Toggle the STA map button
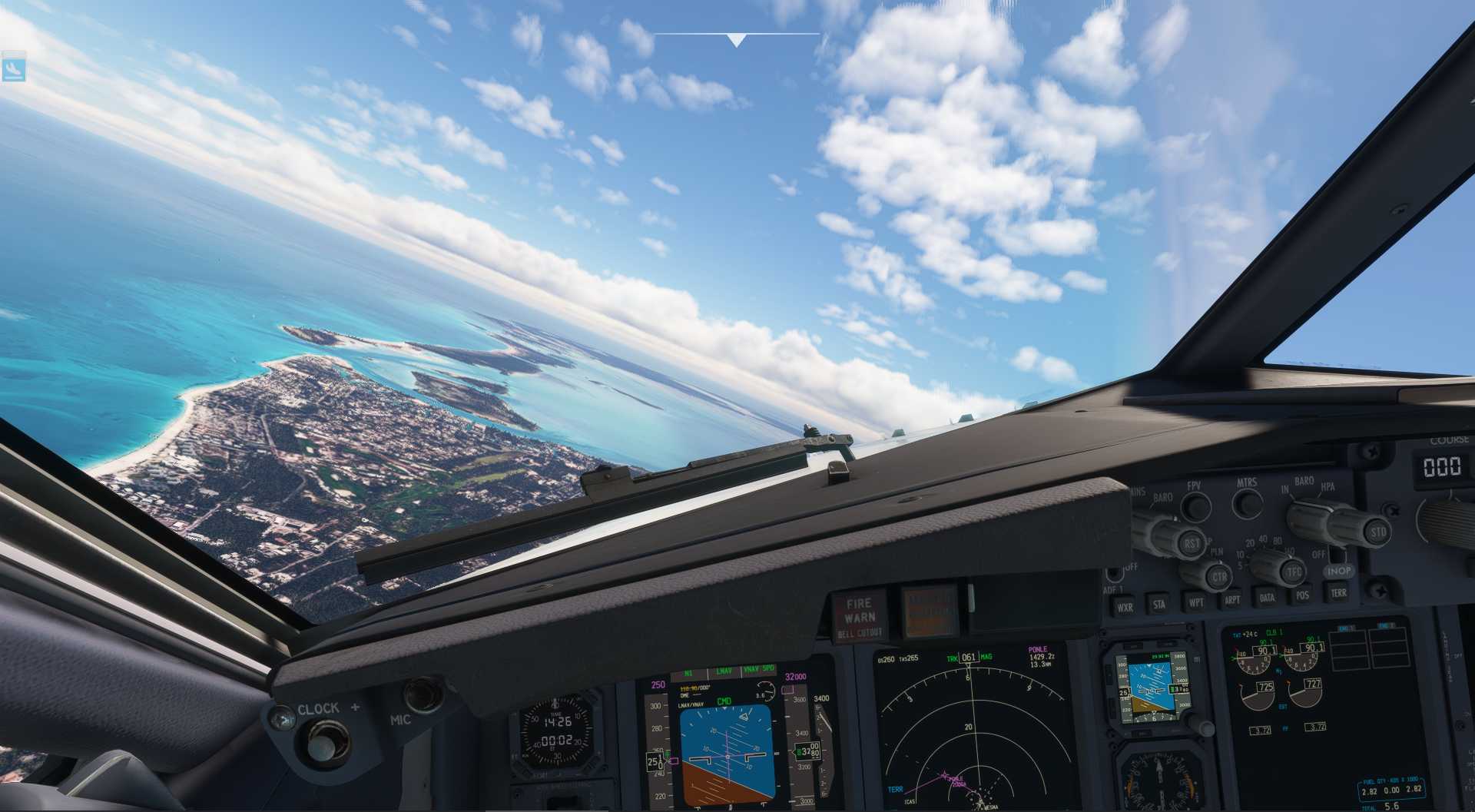Screen dimensions: 1475x812 (x=1159, y=604)
